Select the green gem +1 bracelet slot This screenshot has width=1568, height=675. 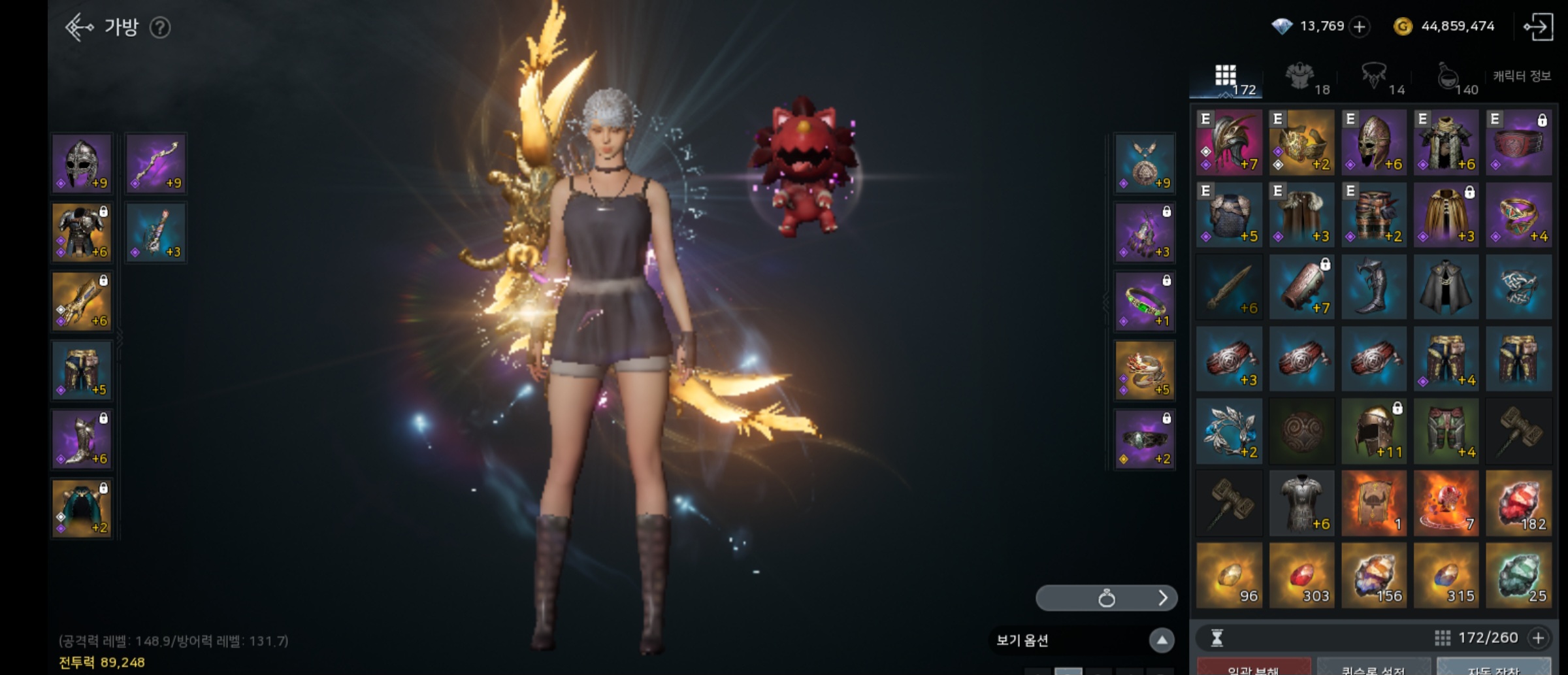1145,301
